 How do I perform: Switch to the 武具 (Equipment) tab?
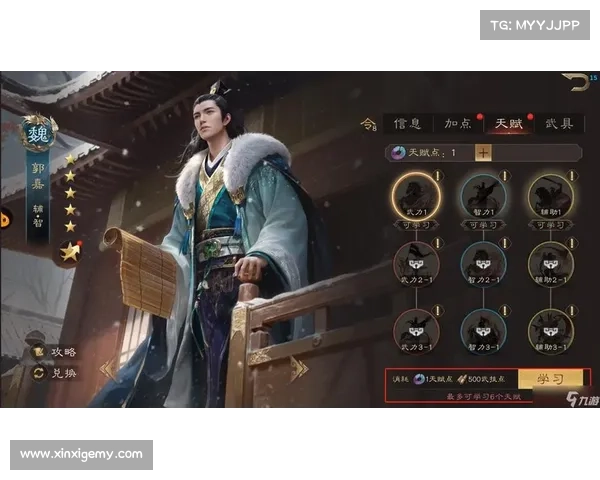(x=560, y=124)
